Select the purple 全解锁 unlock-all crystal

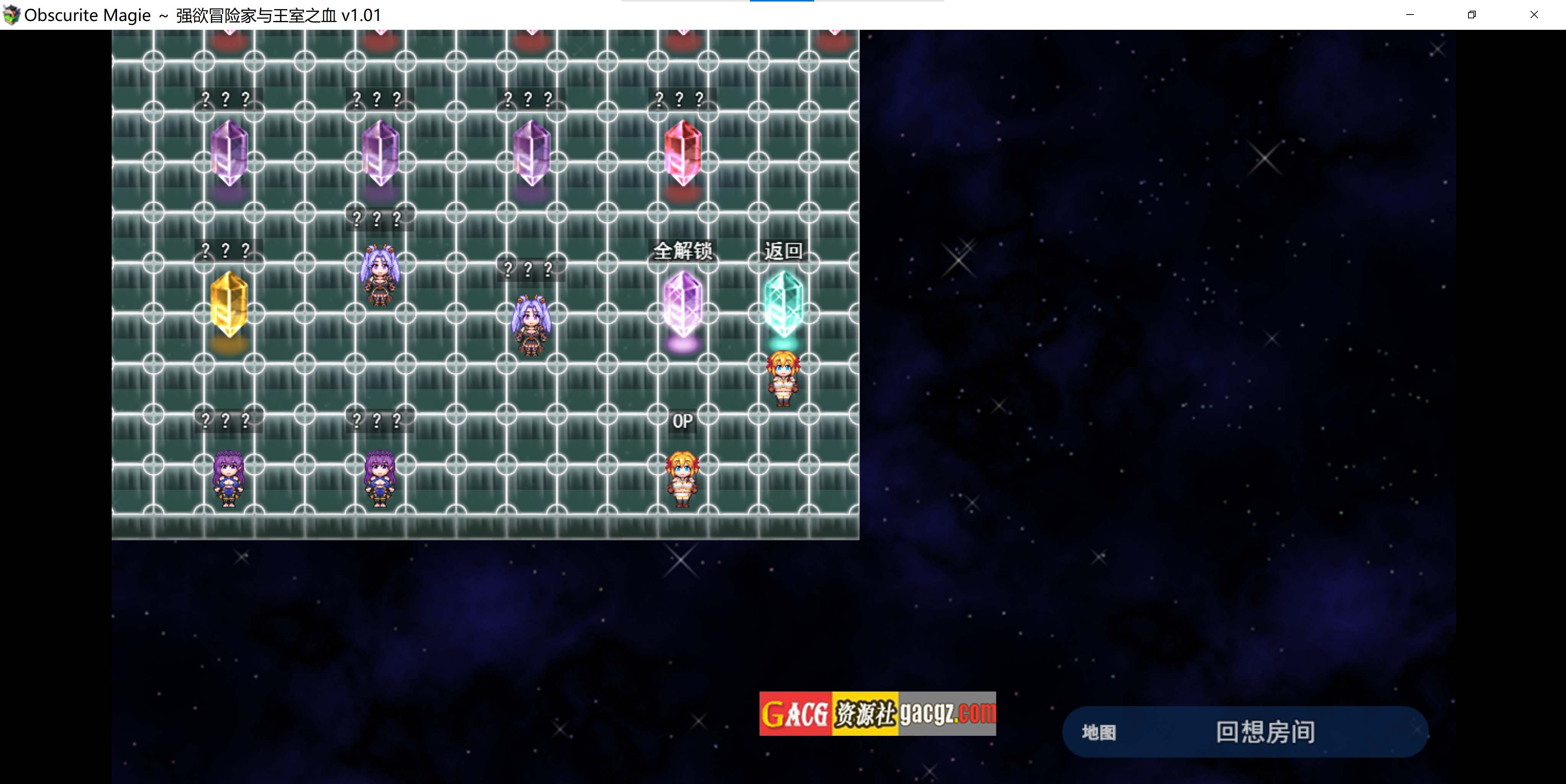[x=682, y=304]
